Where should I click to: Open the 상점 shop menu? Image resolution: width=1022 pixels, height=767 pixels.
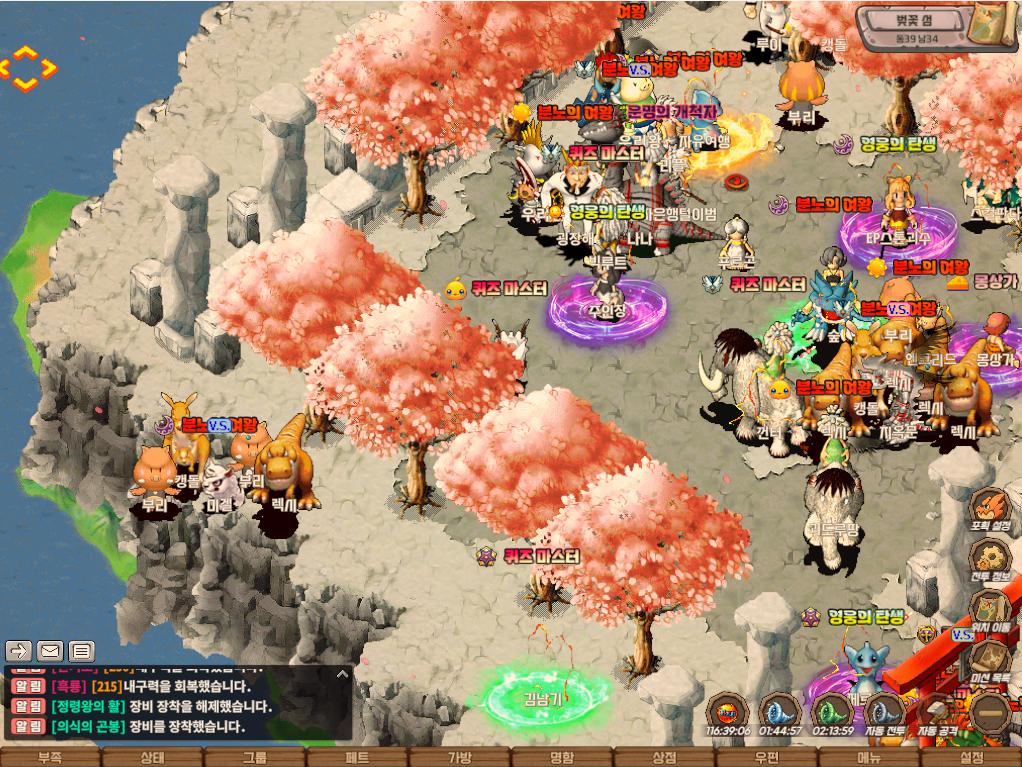663,757
